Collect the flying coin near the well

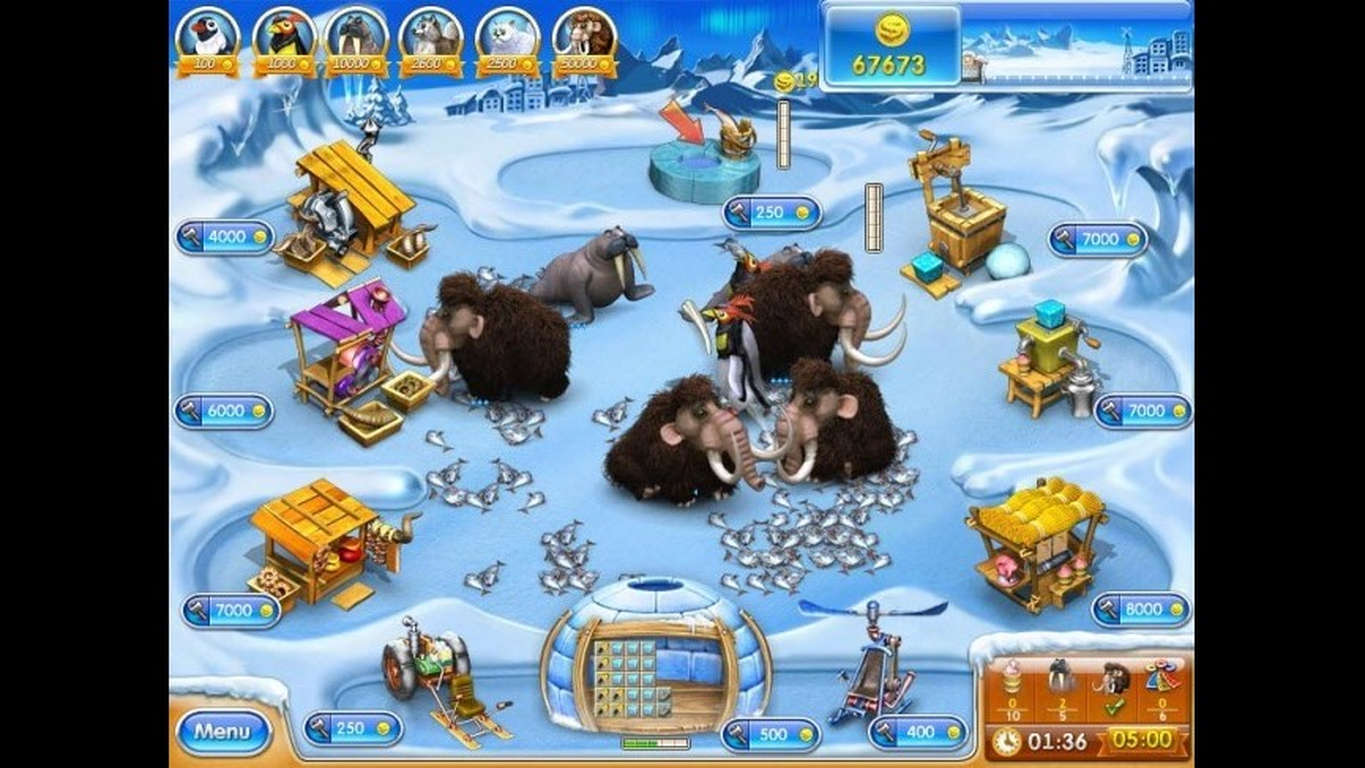tap(786, 78)
